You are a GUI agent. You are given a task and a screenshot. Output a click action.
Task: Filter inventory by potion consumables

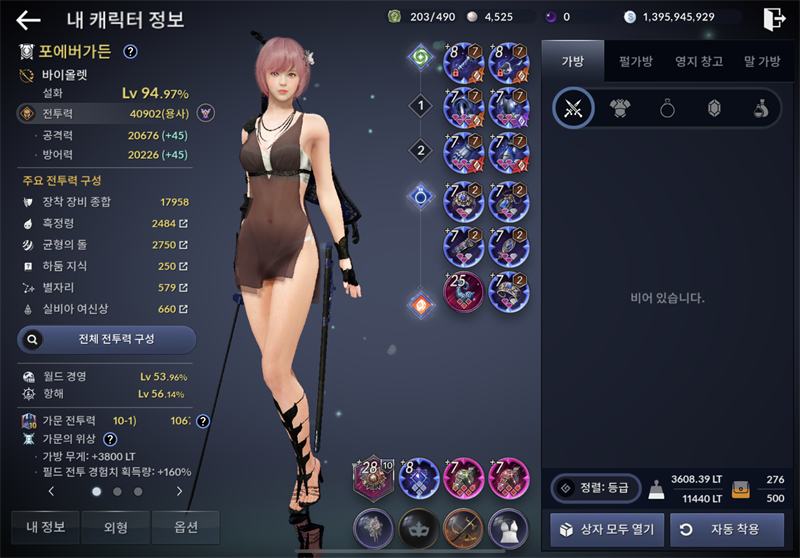pos(761,109)
